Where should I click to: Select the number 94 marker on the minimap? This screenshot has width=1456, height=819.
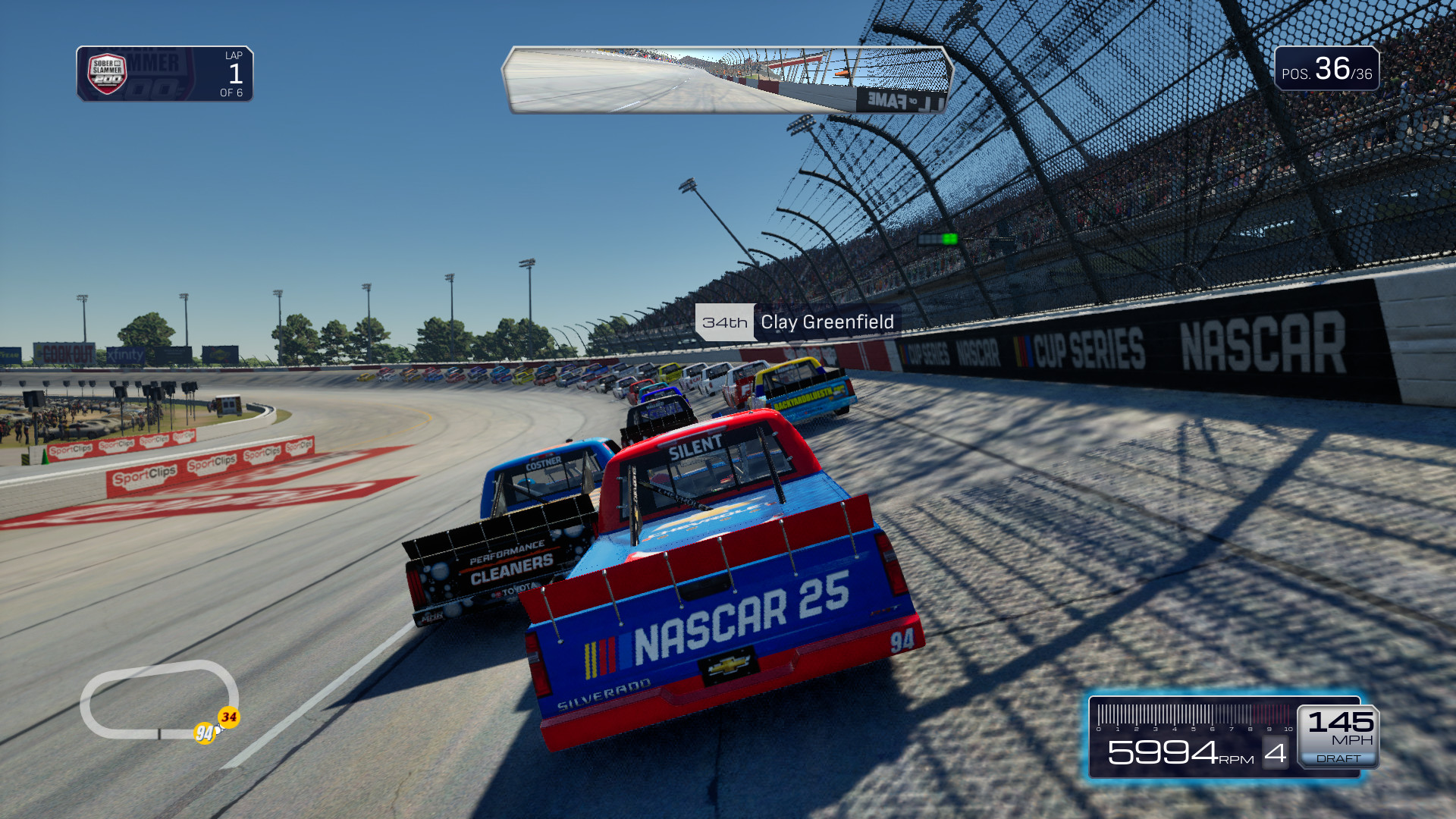pyautogui.click(x=204, y=733)
